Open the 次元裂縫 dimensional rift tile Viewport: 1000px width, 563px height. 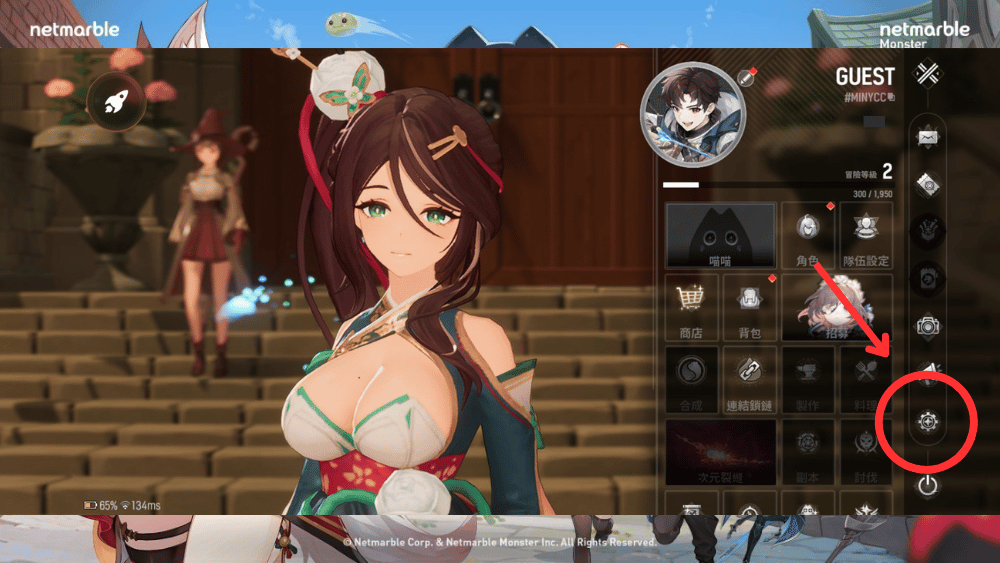[720, 451]
